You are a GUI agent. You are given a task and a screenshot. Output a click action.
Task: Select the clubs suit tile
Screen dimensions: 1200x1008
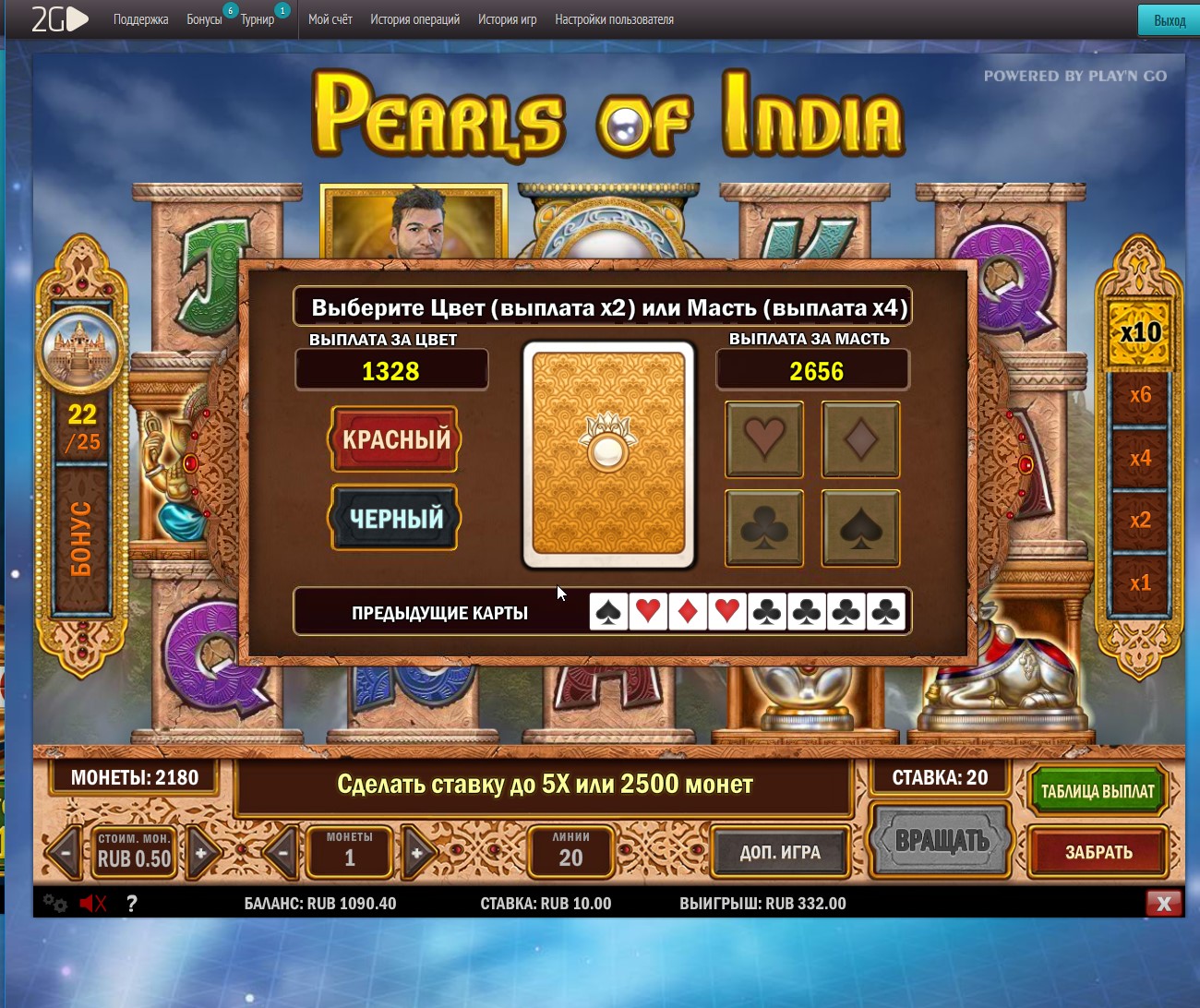[x=764, y=527]
